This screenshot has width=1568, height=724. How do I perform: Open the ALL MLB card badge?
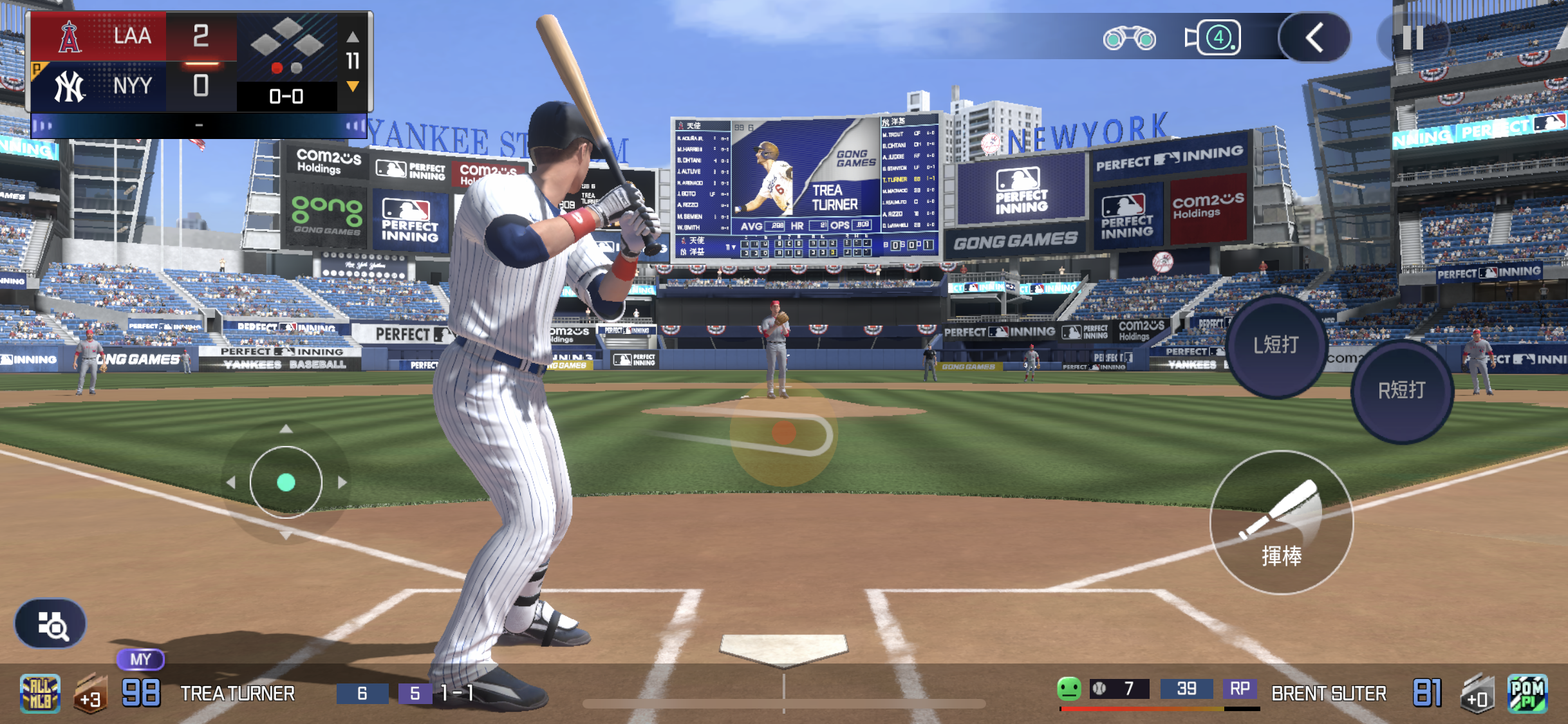(40, 694)
